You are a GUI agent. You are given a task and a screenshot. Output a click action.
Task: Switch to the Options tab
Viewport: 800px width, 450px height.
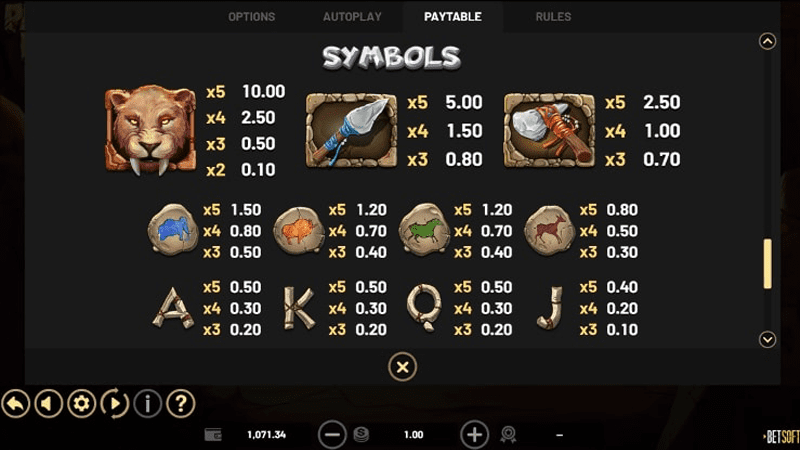click(251, 17)
